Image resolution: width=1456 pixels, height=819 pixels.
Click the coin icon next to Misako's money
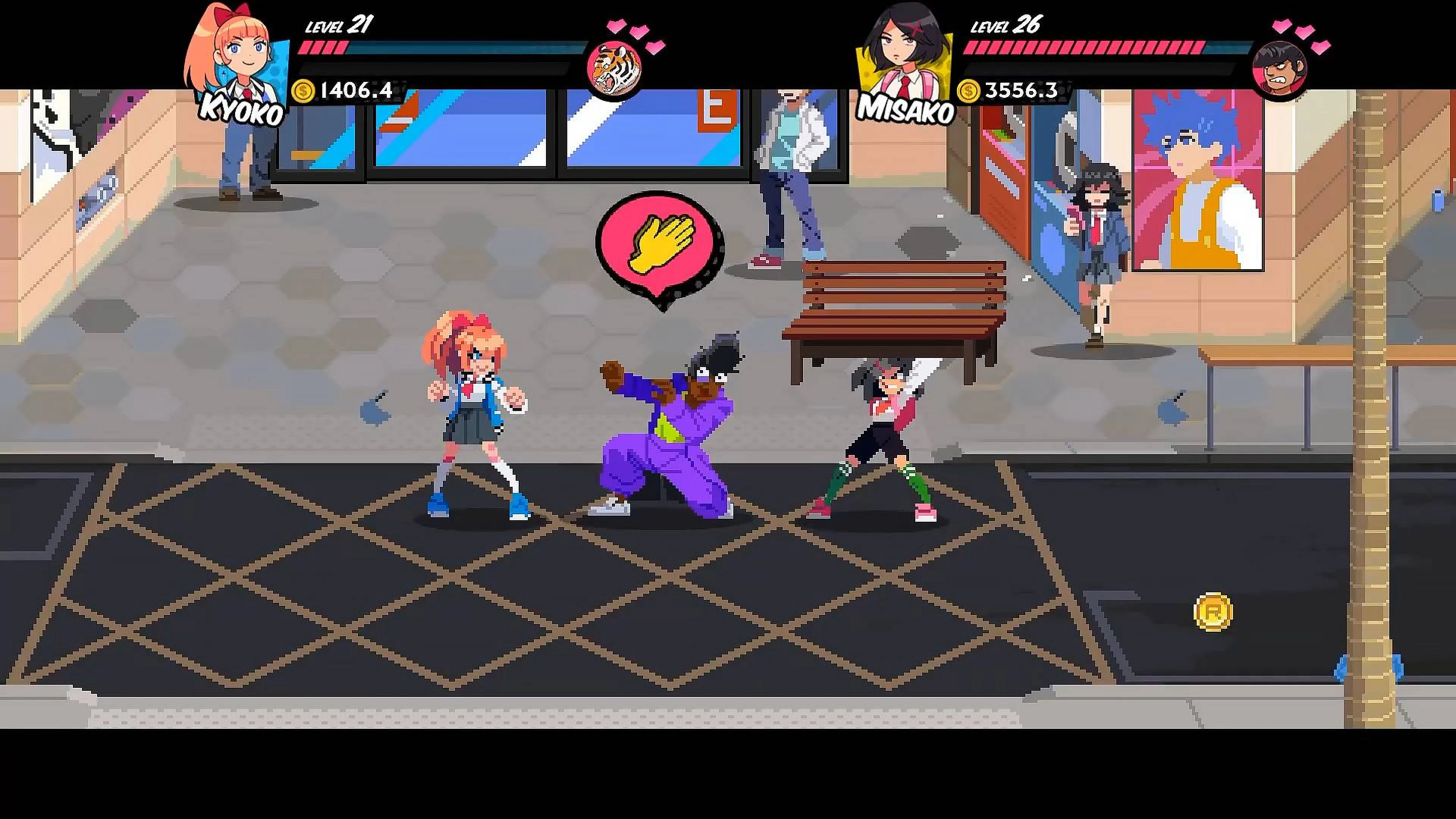pos(968,91)
